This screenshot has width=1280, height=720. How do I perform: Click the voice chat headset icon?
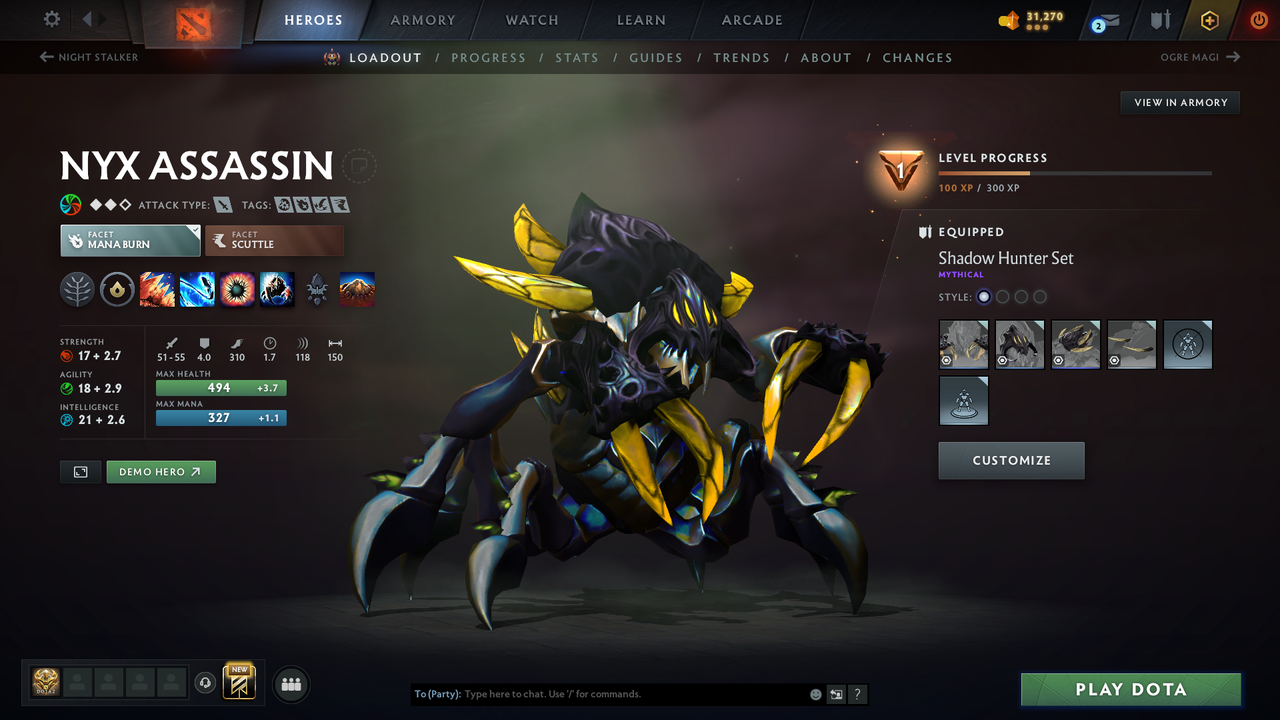coord(207,682)
